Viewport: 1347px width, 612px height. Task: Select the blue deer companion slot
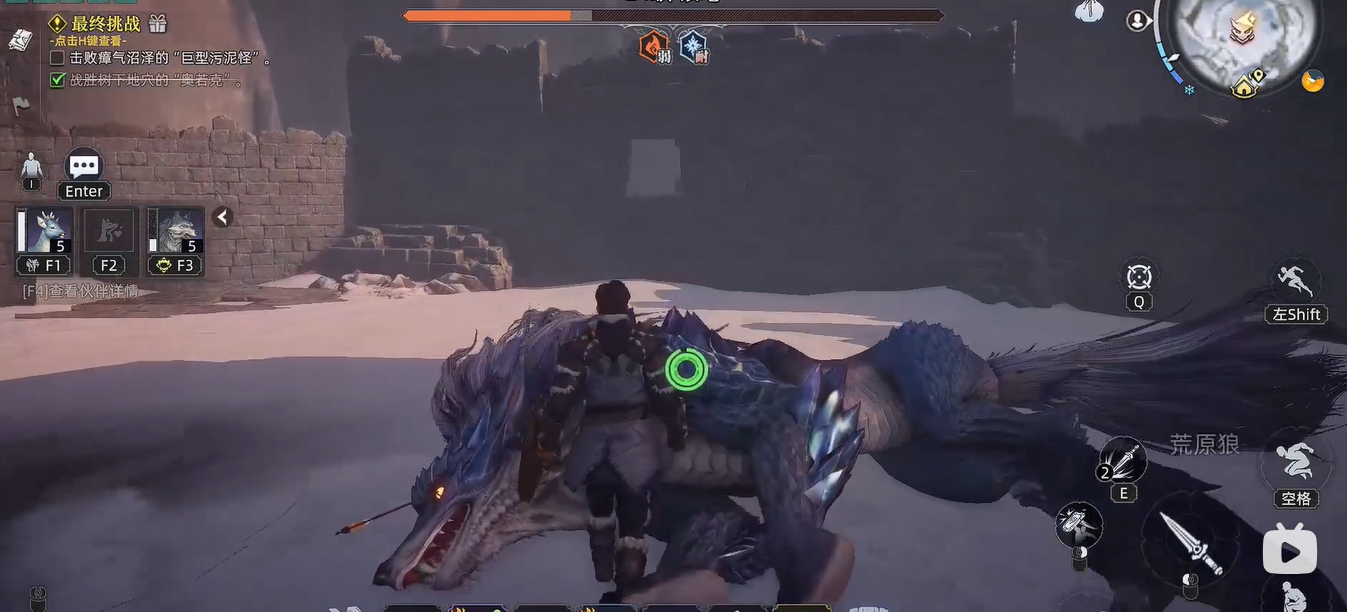[x=46, y=231]
